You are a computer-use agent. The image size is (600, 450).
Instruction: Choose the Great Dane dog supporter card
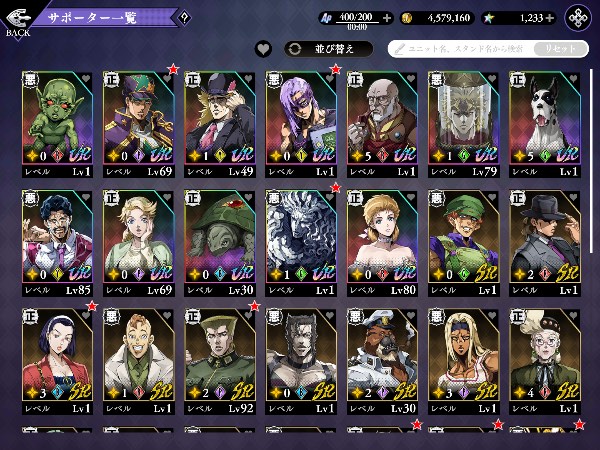pos(546,123)
